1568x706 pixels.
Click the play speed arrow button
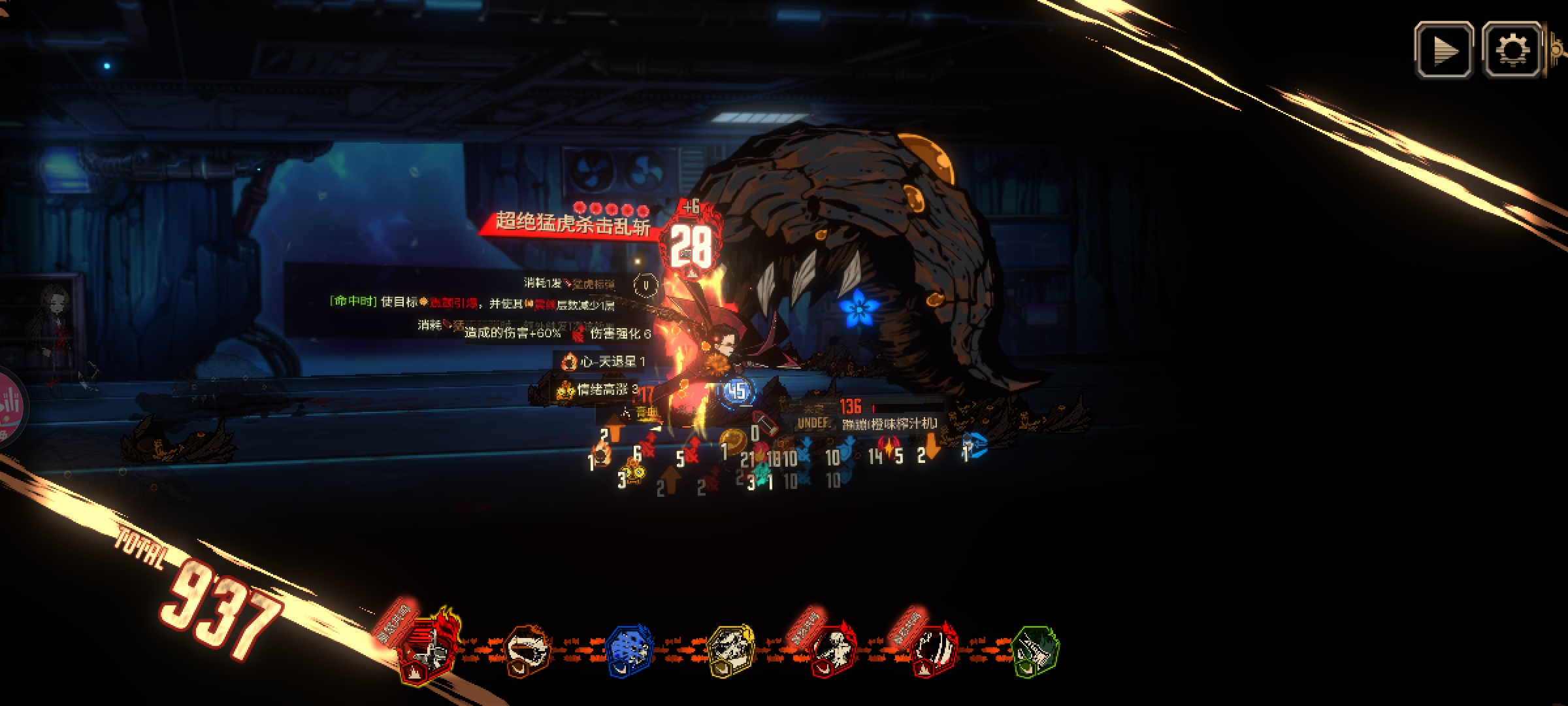(1444, 50)
